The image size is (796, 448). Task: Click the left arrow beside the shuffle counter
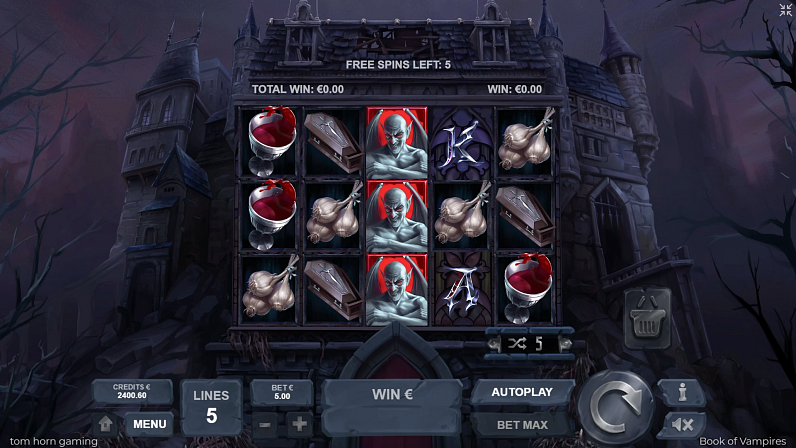pyautogui.click(x=494, y=343)
